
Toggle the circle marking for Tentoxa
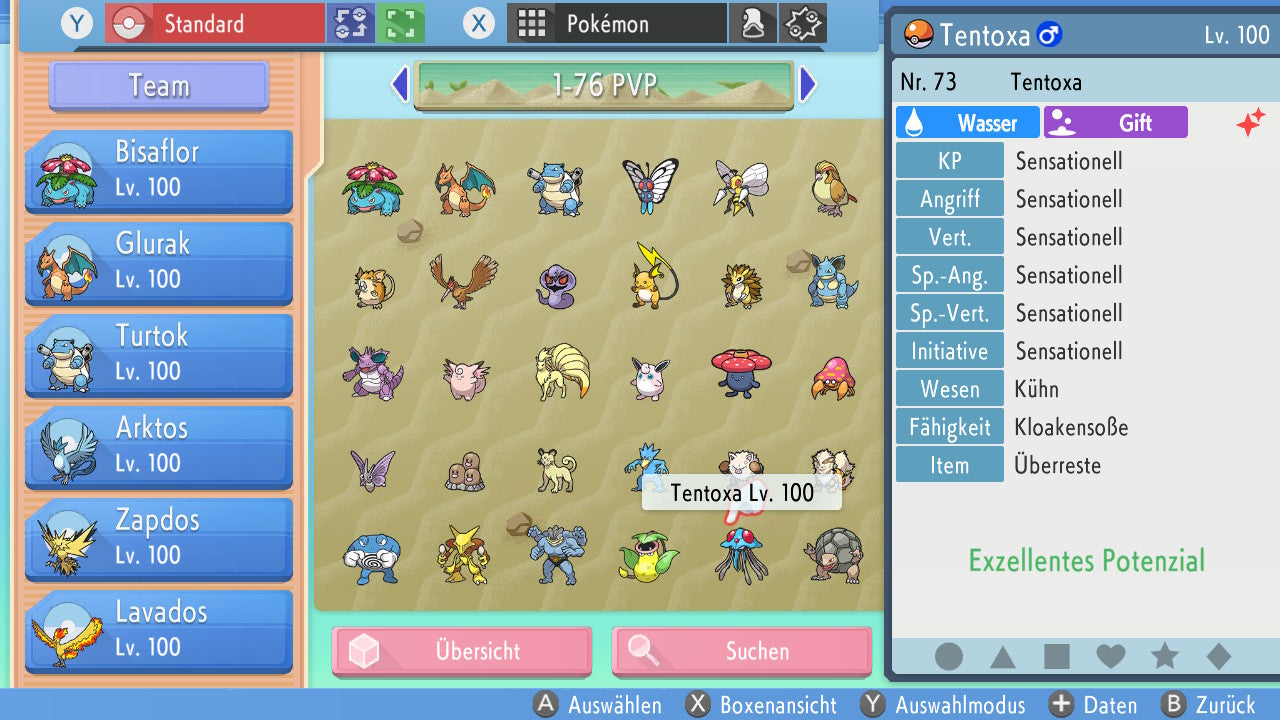coord(947,656)
